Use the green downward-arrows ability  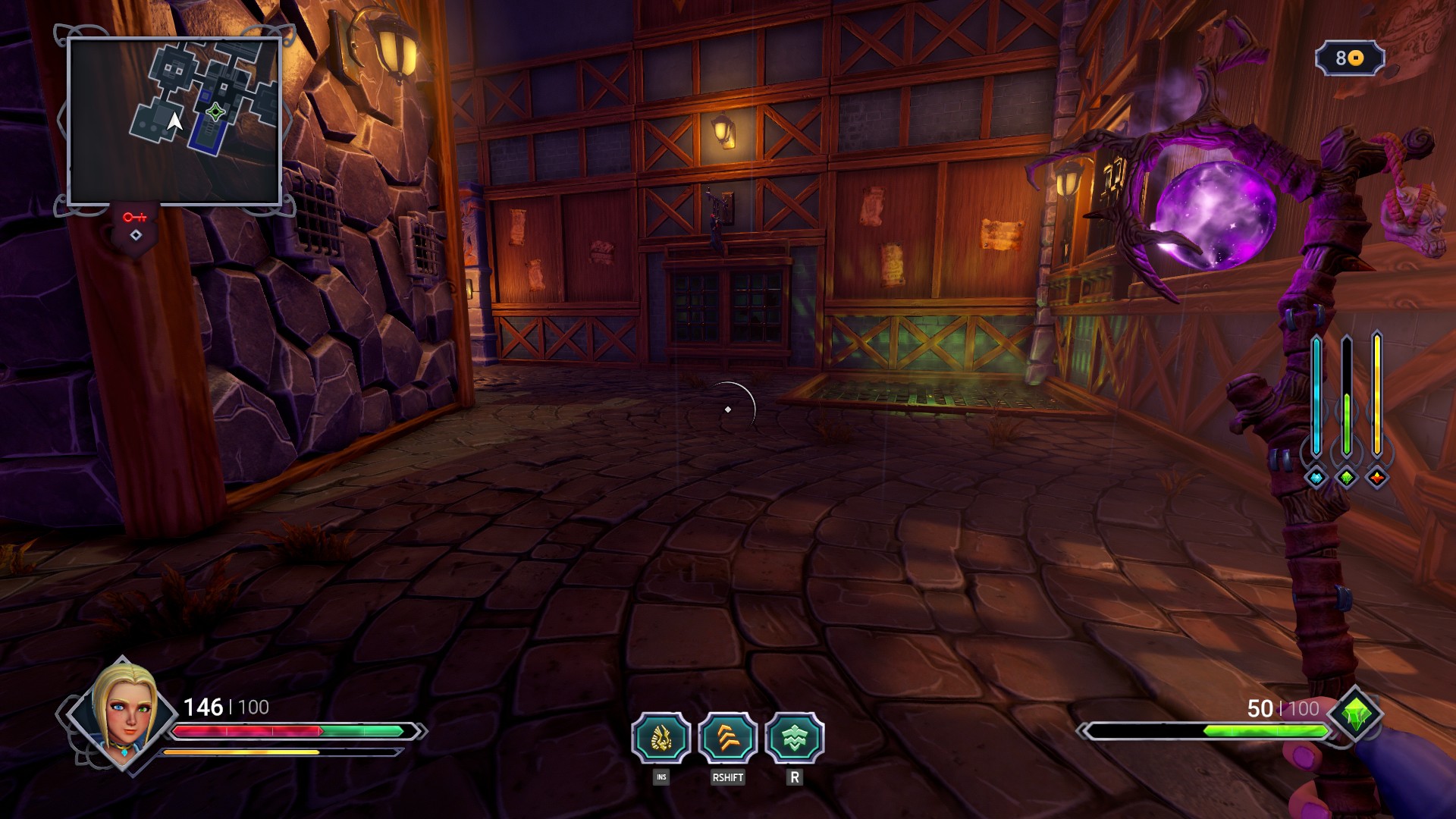tap(795, 738)
